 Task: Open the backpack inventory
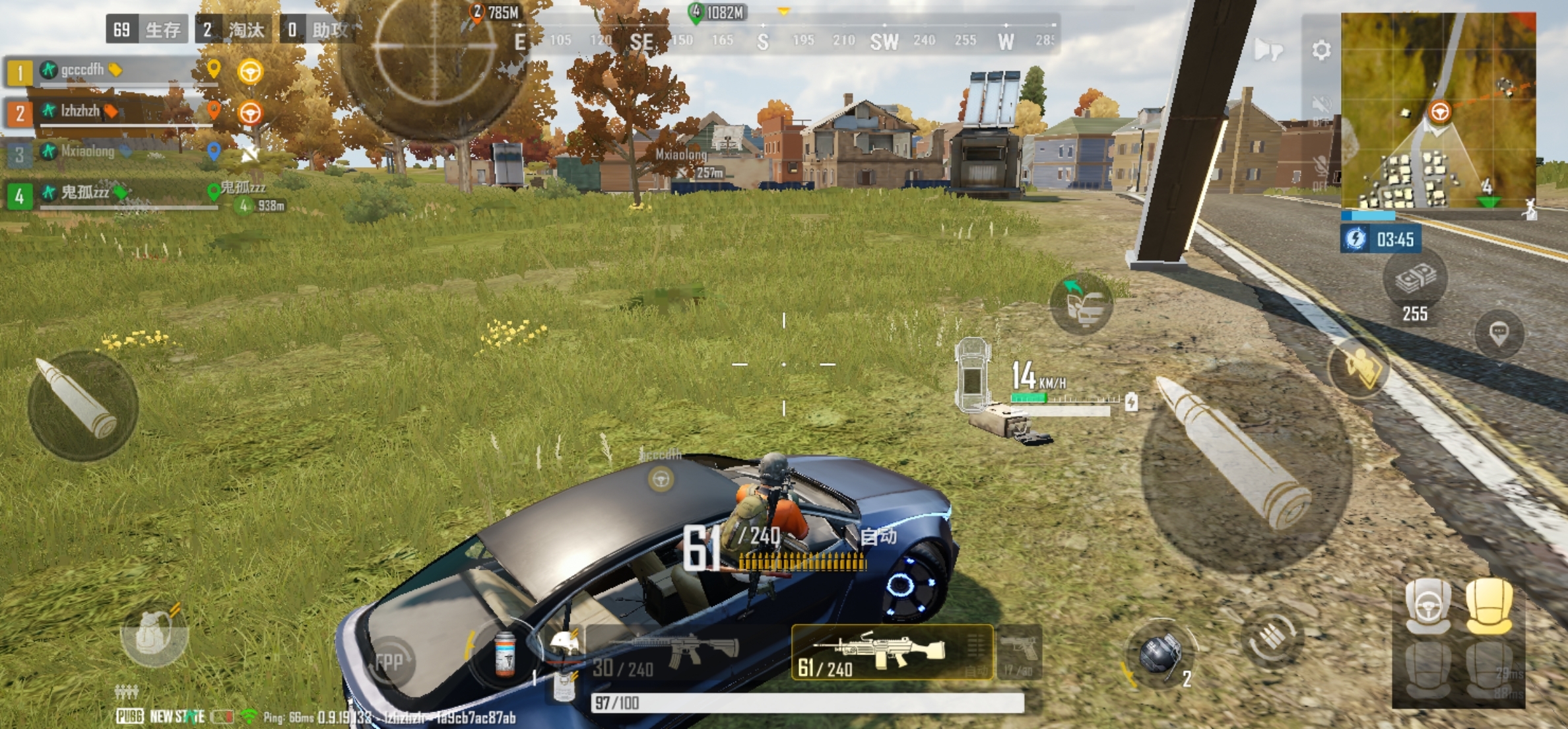(153, 635)
